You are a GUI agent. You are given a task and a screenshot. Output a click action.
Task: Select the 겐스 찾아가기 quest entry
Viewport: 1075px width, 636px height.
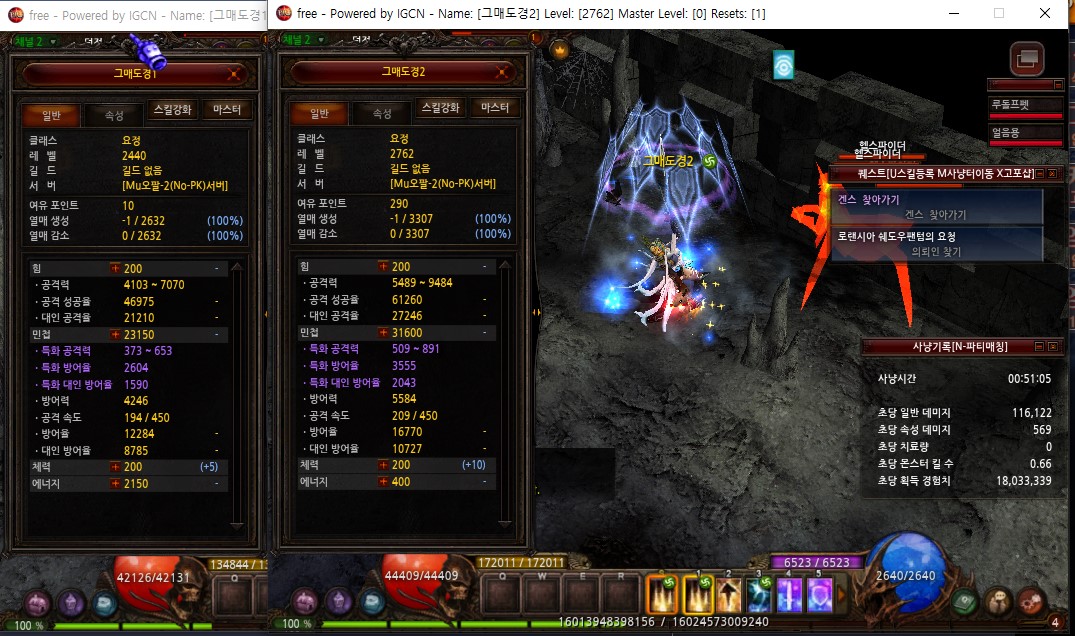[936, 207]
